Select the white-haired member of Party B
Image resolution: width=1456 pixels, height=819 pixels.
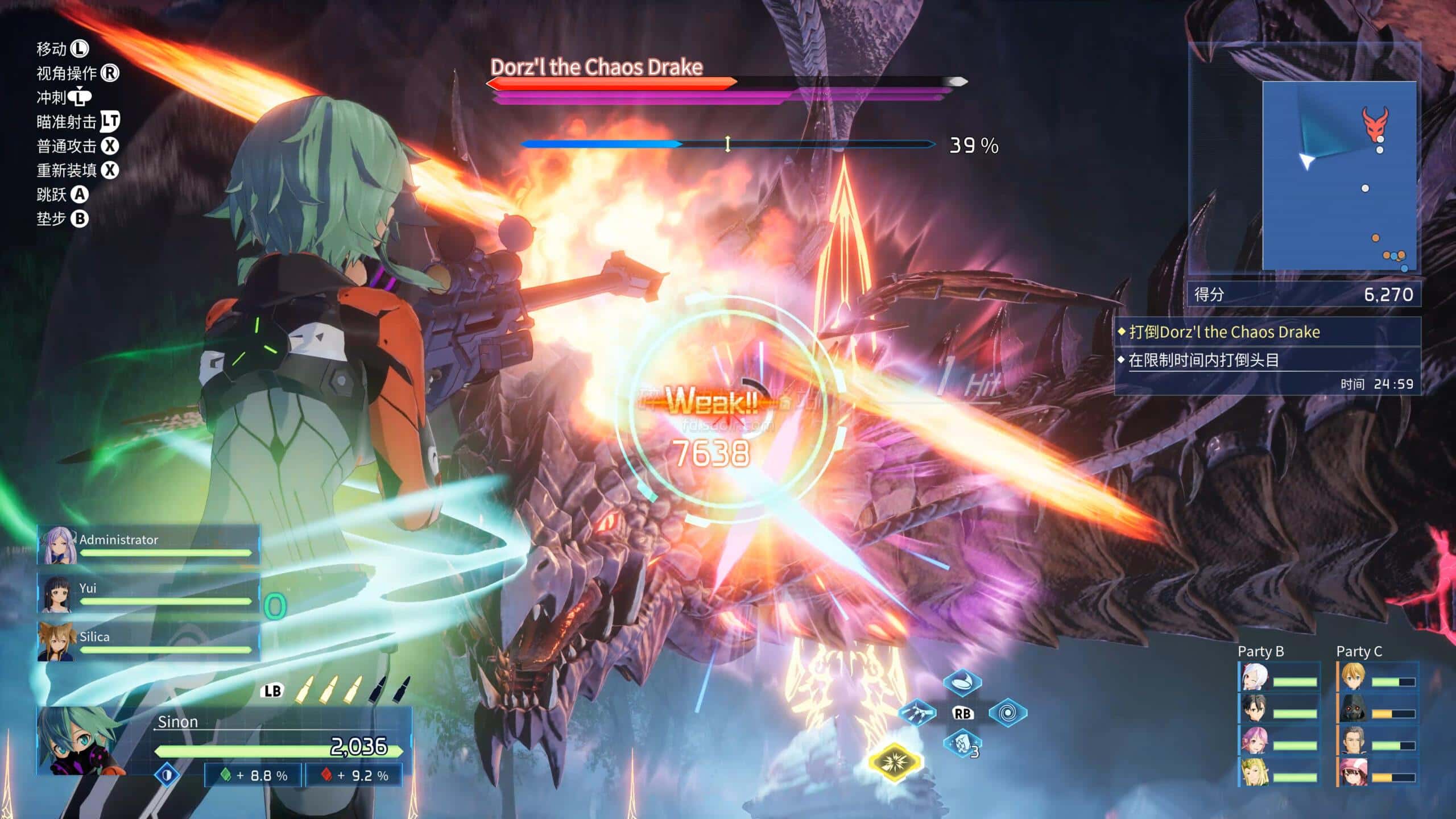tap(1254, 678)
